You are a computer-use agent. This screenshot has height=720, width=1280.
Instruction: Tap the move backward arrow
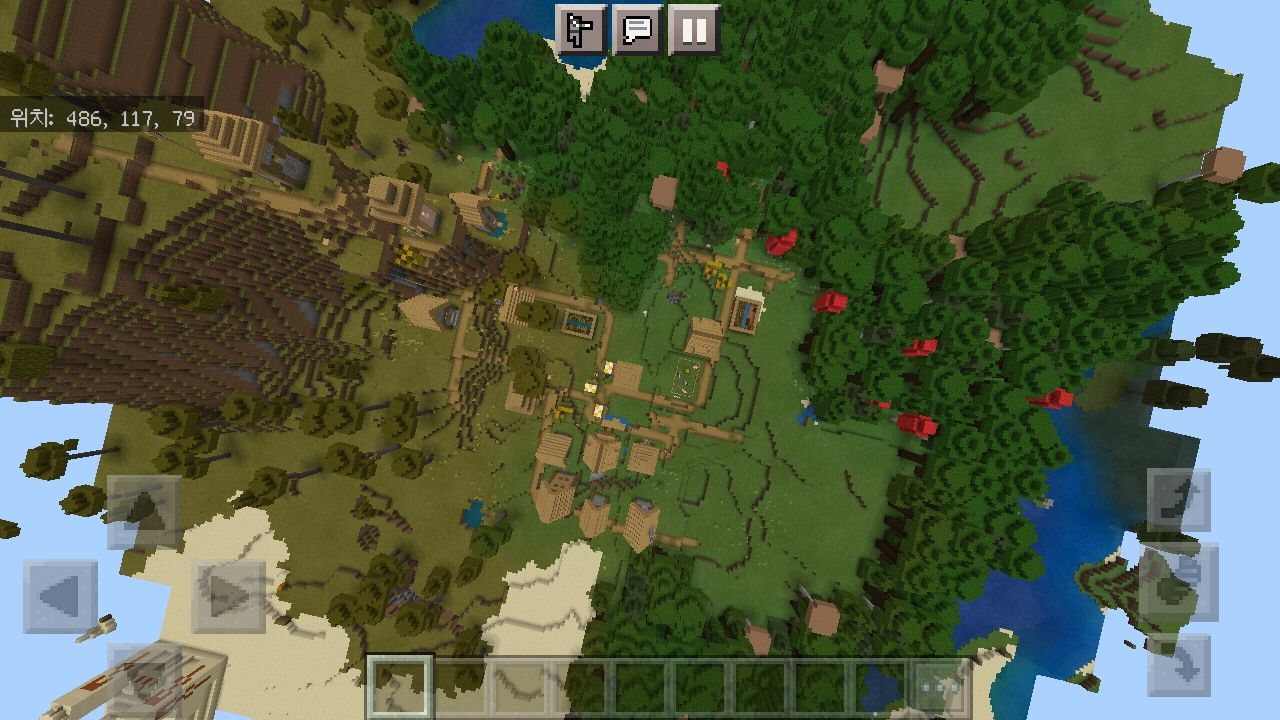click(x=144, y=680)
